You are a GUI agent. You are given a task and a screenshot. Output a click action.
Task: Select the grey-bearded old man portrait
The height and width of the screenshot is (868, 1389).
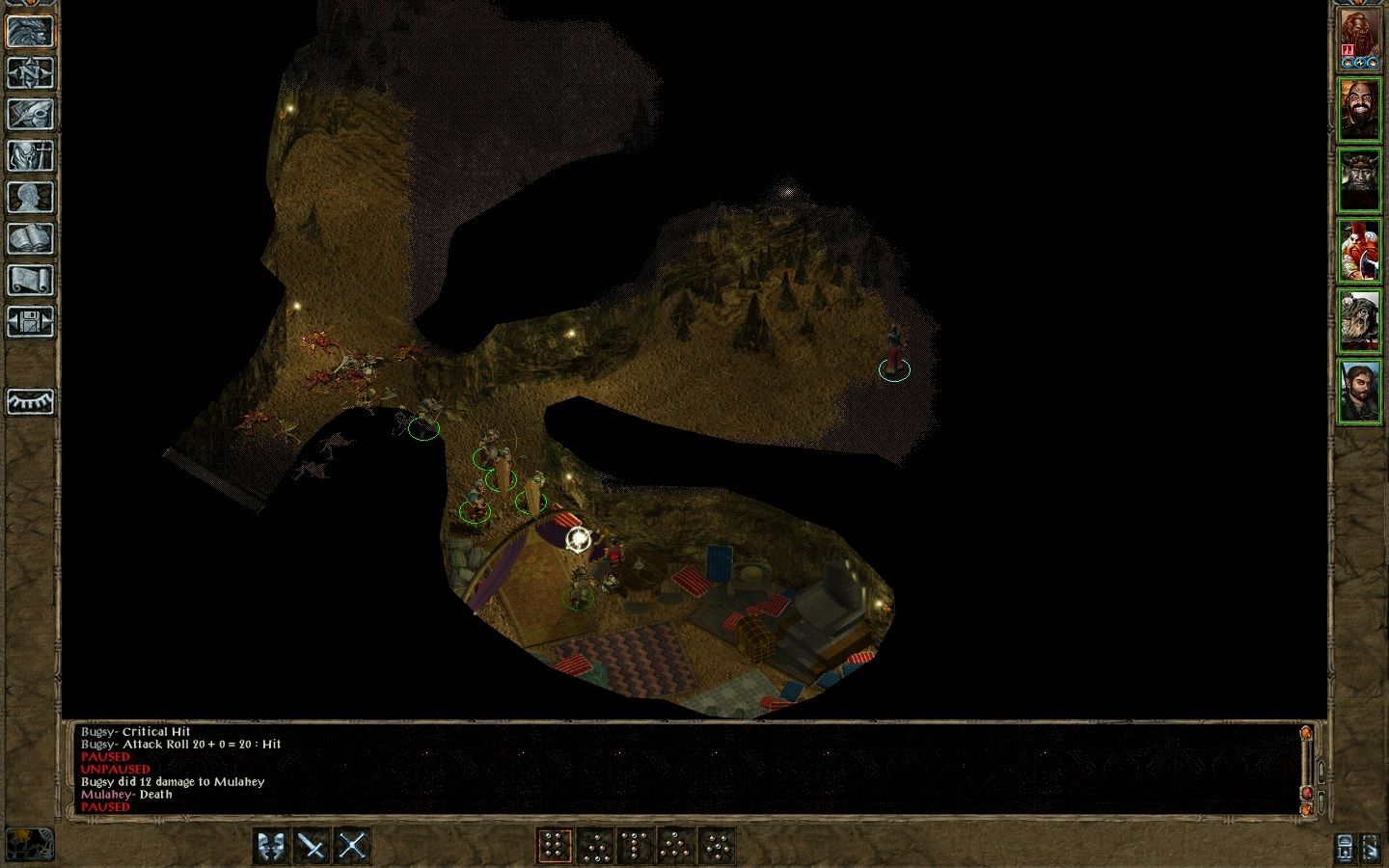point(1358,321)
